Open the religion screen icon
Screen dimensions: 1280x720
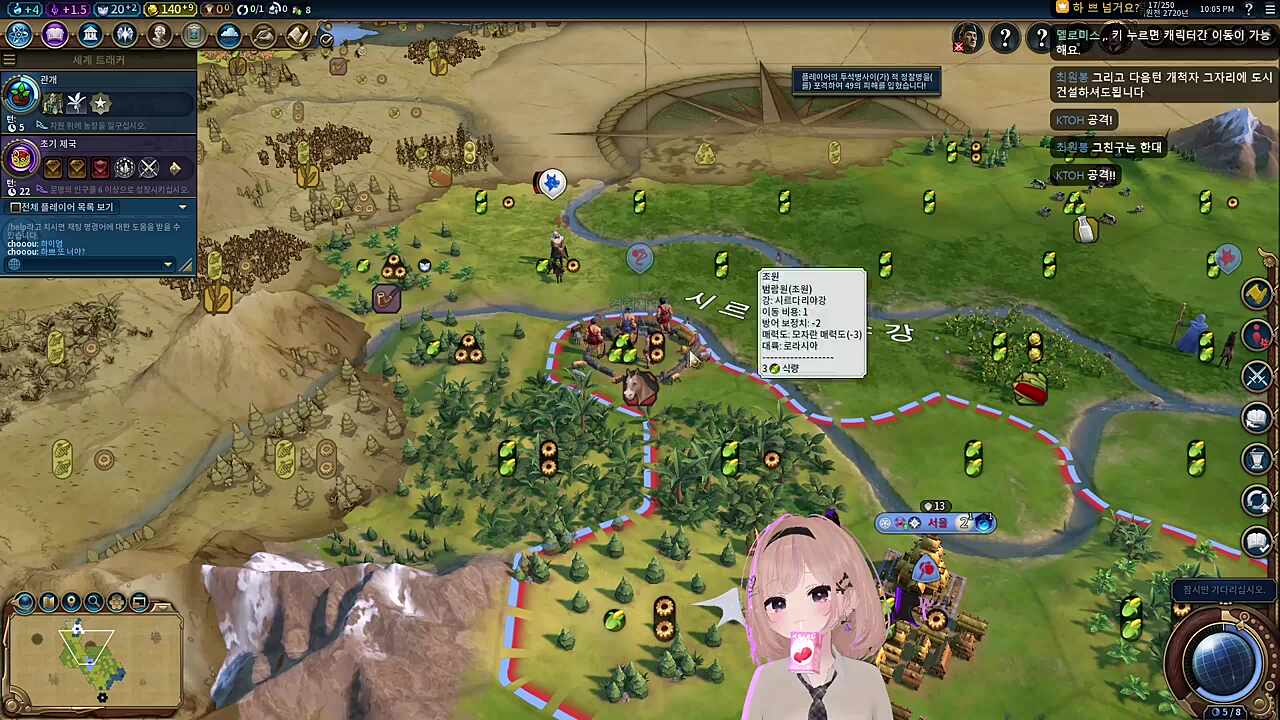coord(125,35)
